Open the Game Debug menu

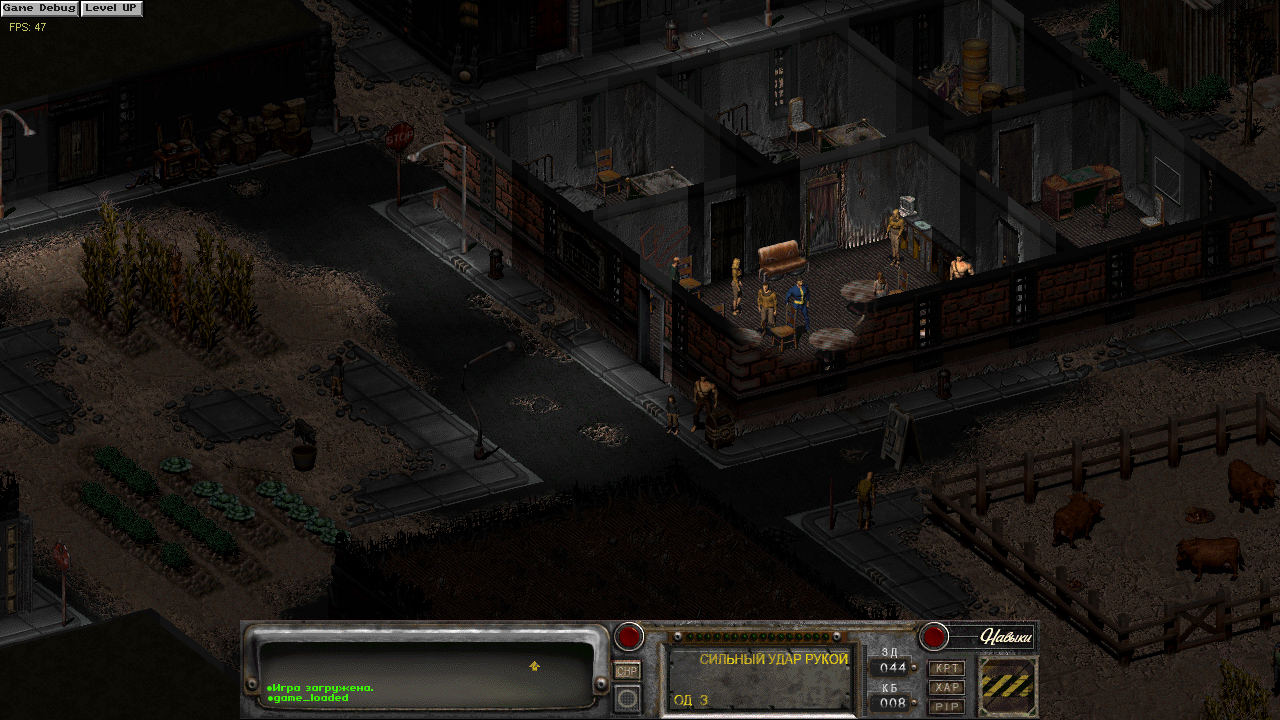39,8
